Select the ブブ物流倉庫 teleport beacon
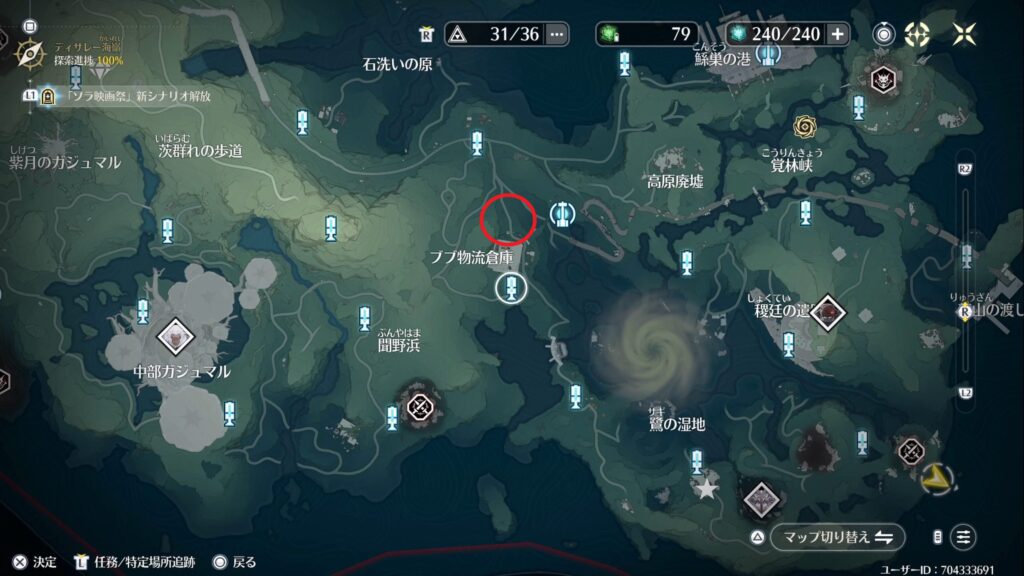1024x576 pixels. [511, 288]
